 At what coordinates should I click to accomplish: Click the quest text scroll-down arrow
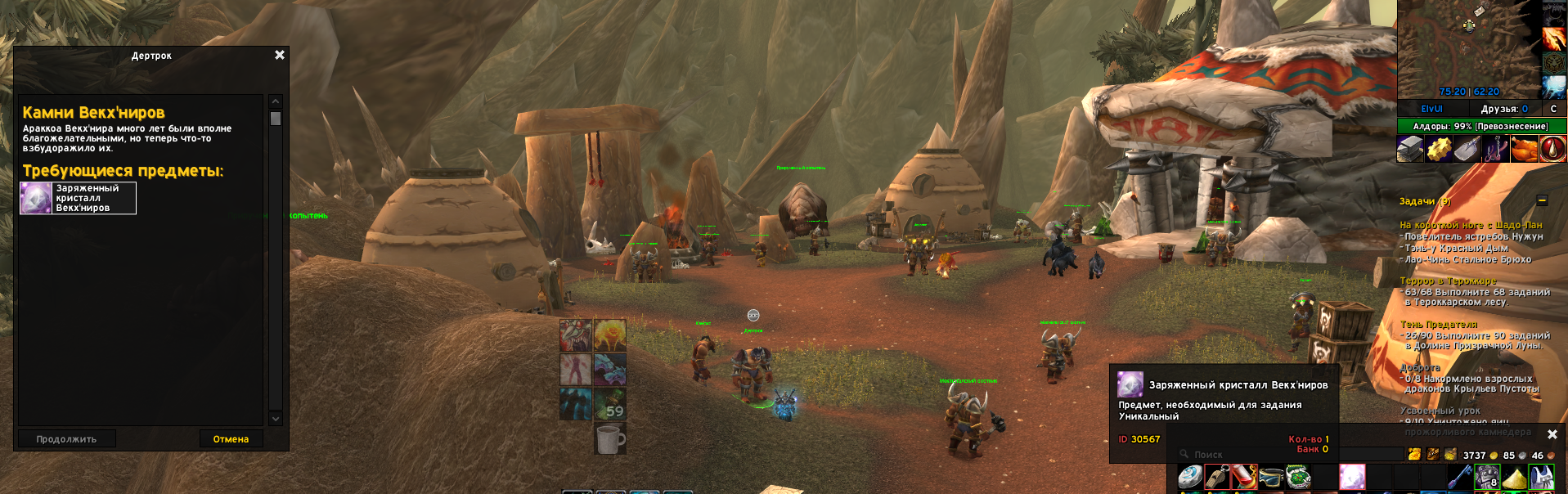[x=276, y=419]
